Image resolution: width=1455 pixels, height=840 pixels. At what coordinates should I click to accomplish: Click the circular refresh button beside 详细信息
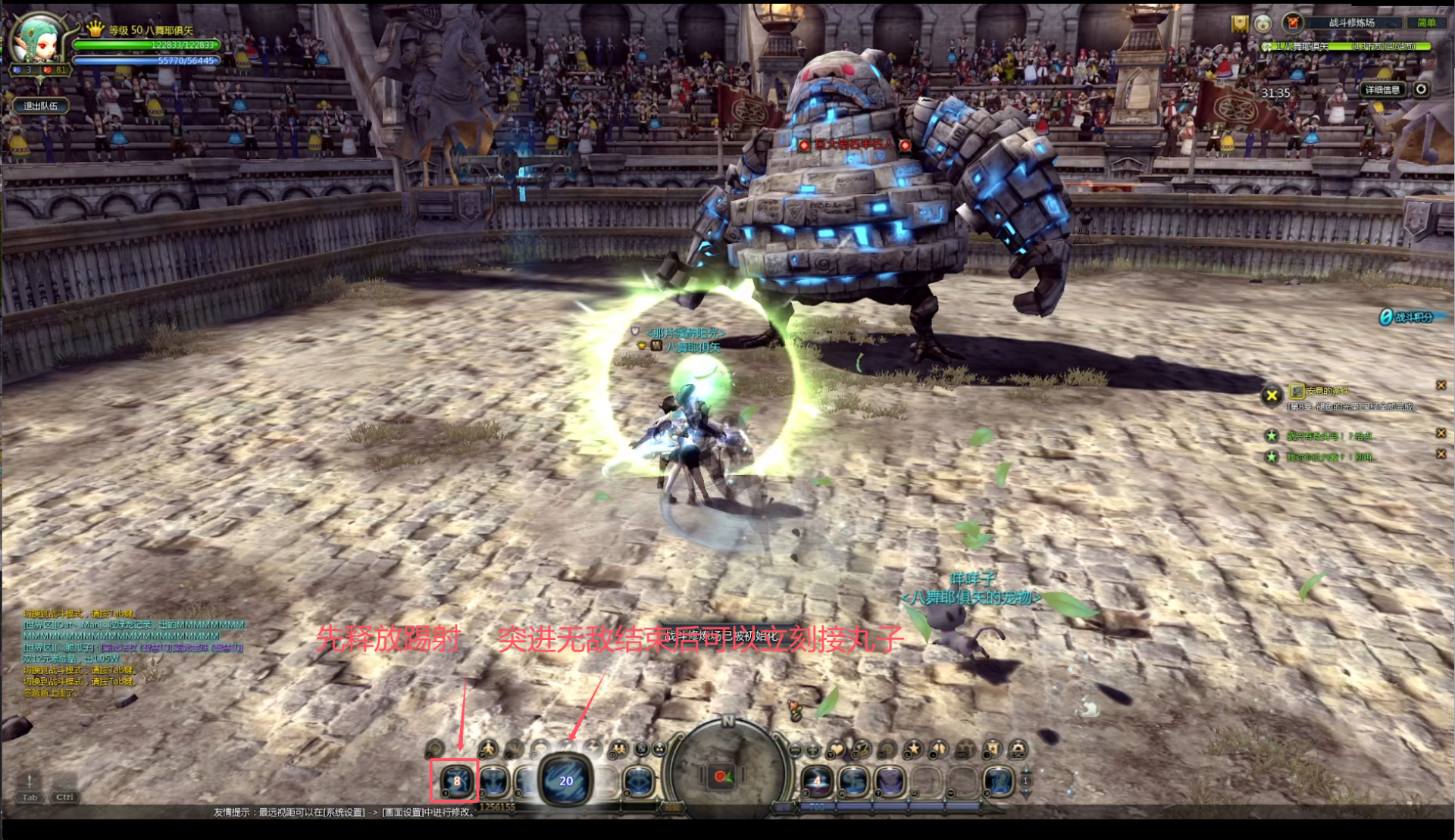tap(1421, 89)
